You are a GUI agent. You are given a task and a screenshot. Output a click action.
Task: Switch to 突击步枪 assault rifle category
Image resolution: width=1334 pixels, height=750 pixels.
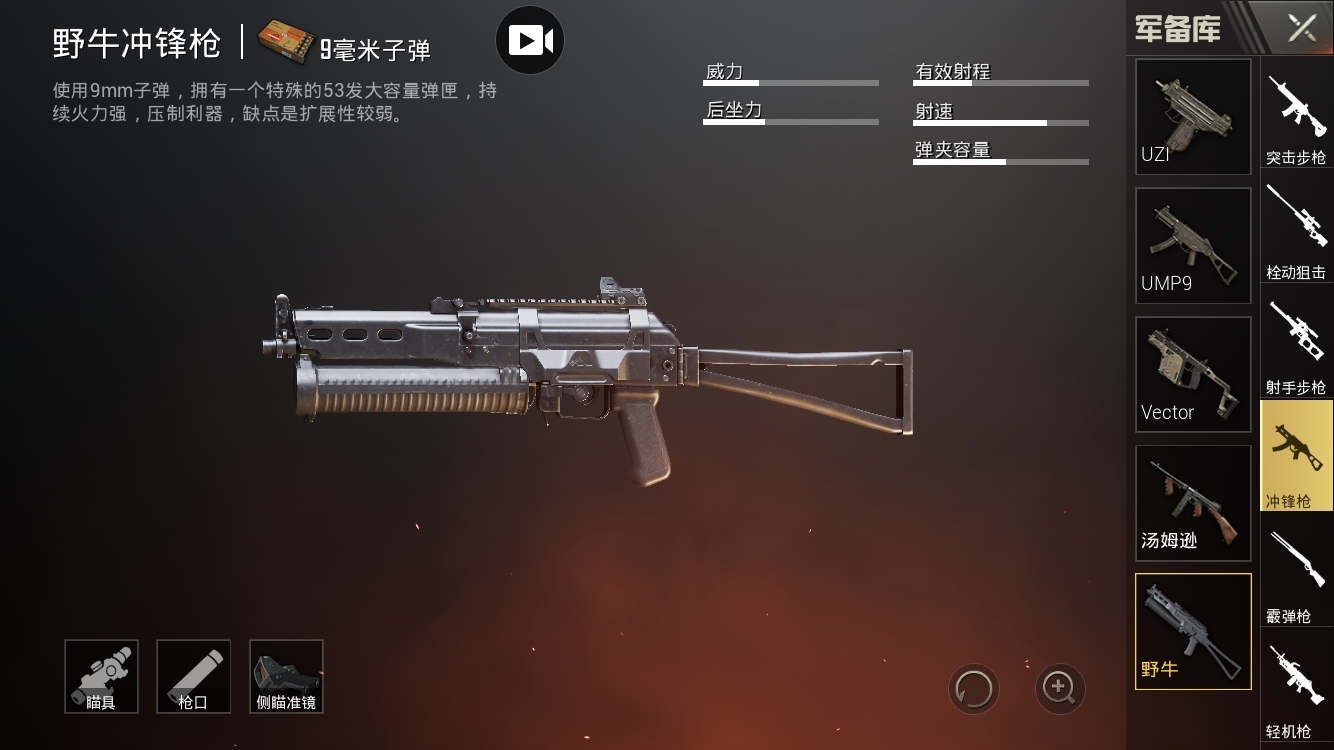click(x=1296, y=120)
